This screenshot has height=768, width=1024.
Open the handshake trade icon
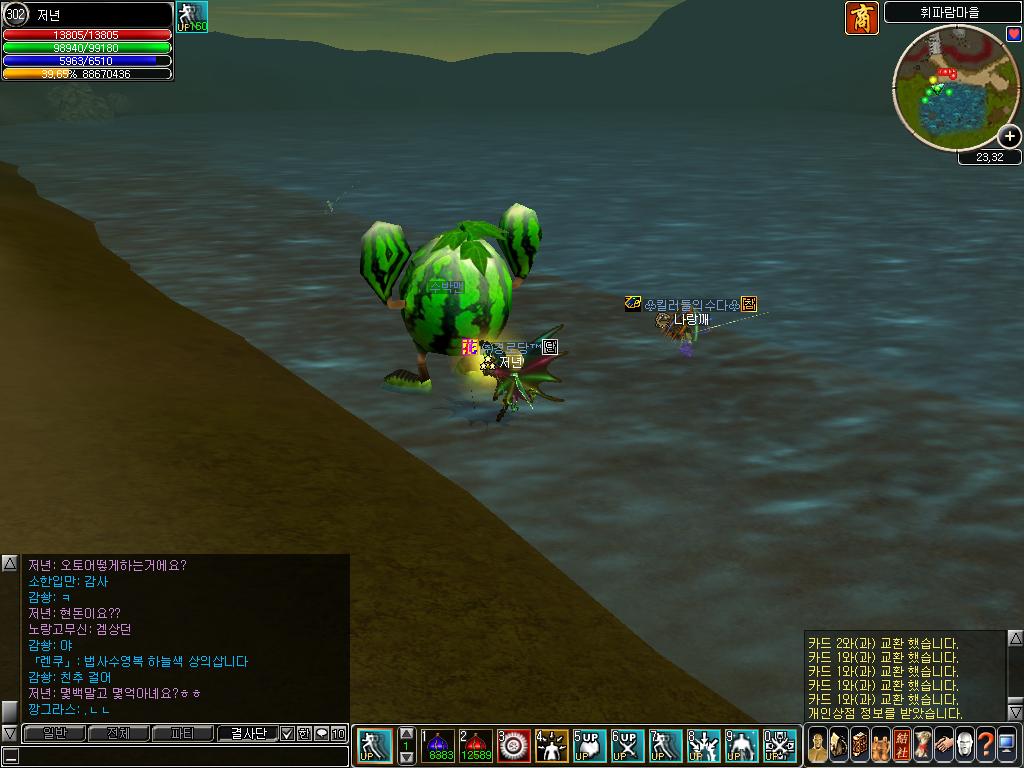click(x=943, y=744)
